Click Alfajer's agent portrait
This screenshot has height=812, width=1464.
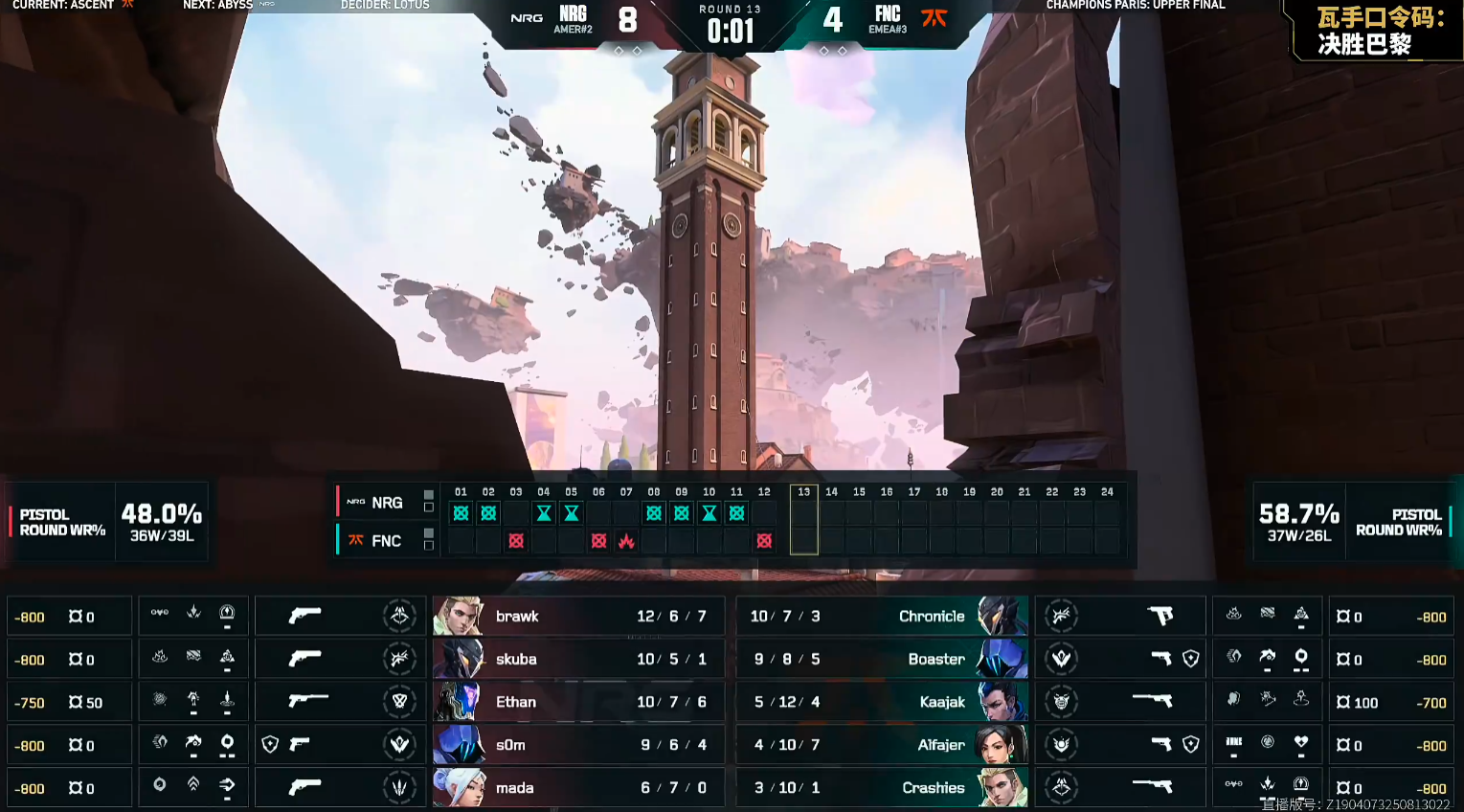(x=1001, y=745)
